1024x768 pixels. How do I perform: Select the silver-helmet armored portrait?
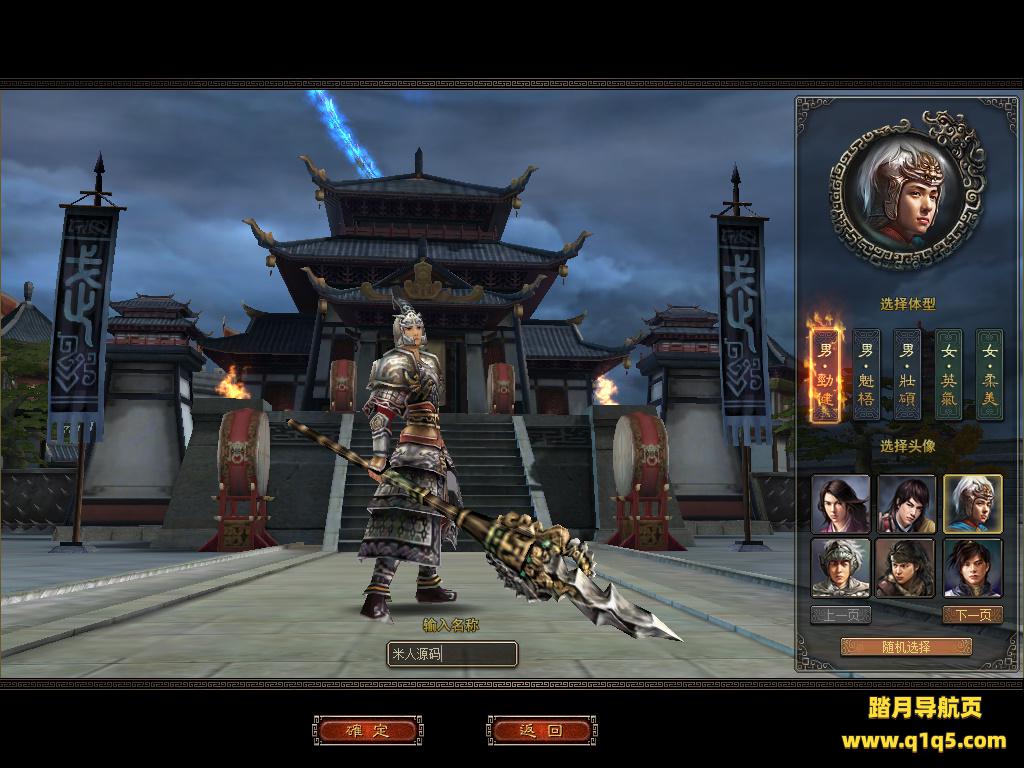tap(840, 568)
